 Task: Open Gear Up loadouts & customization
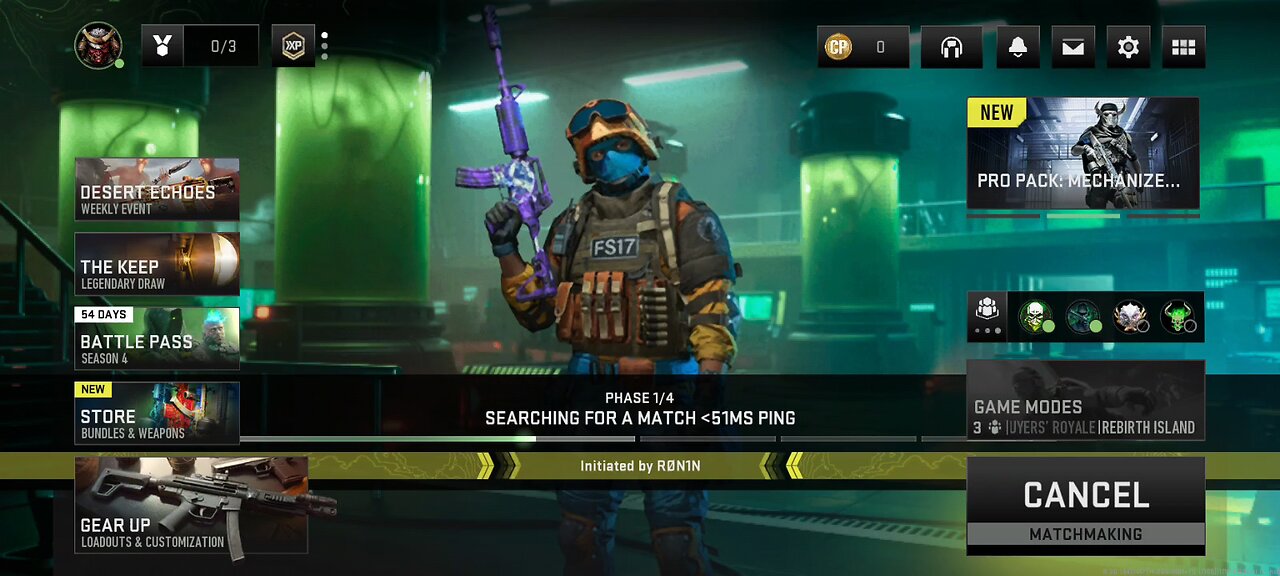[x=191, y=506]
